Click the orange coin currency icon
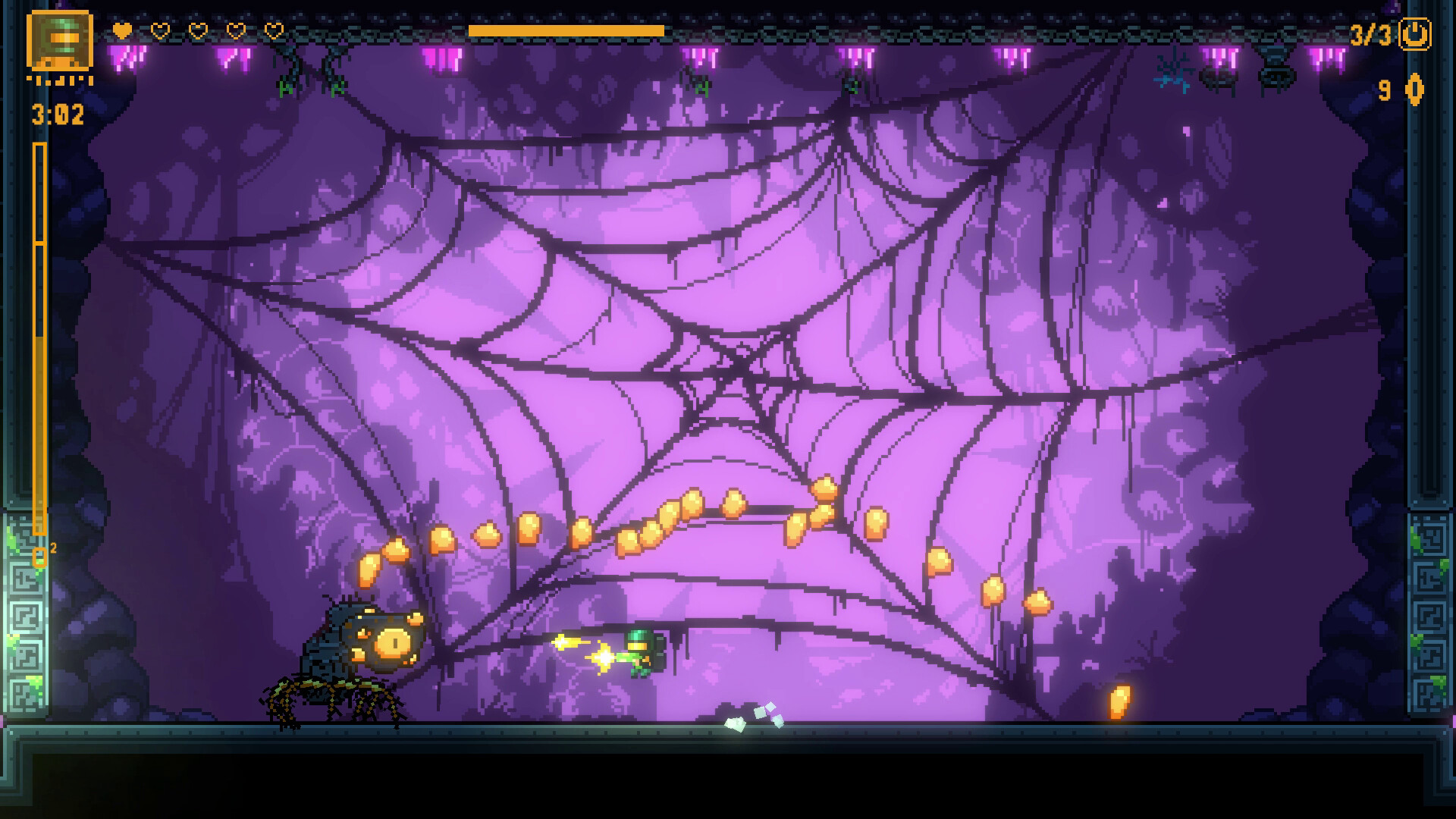Viewport: 1456px width, 819px height. (x=1414, y=90)
